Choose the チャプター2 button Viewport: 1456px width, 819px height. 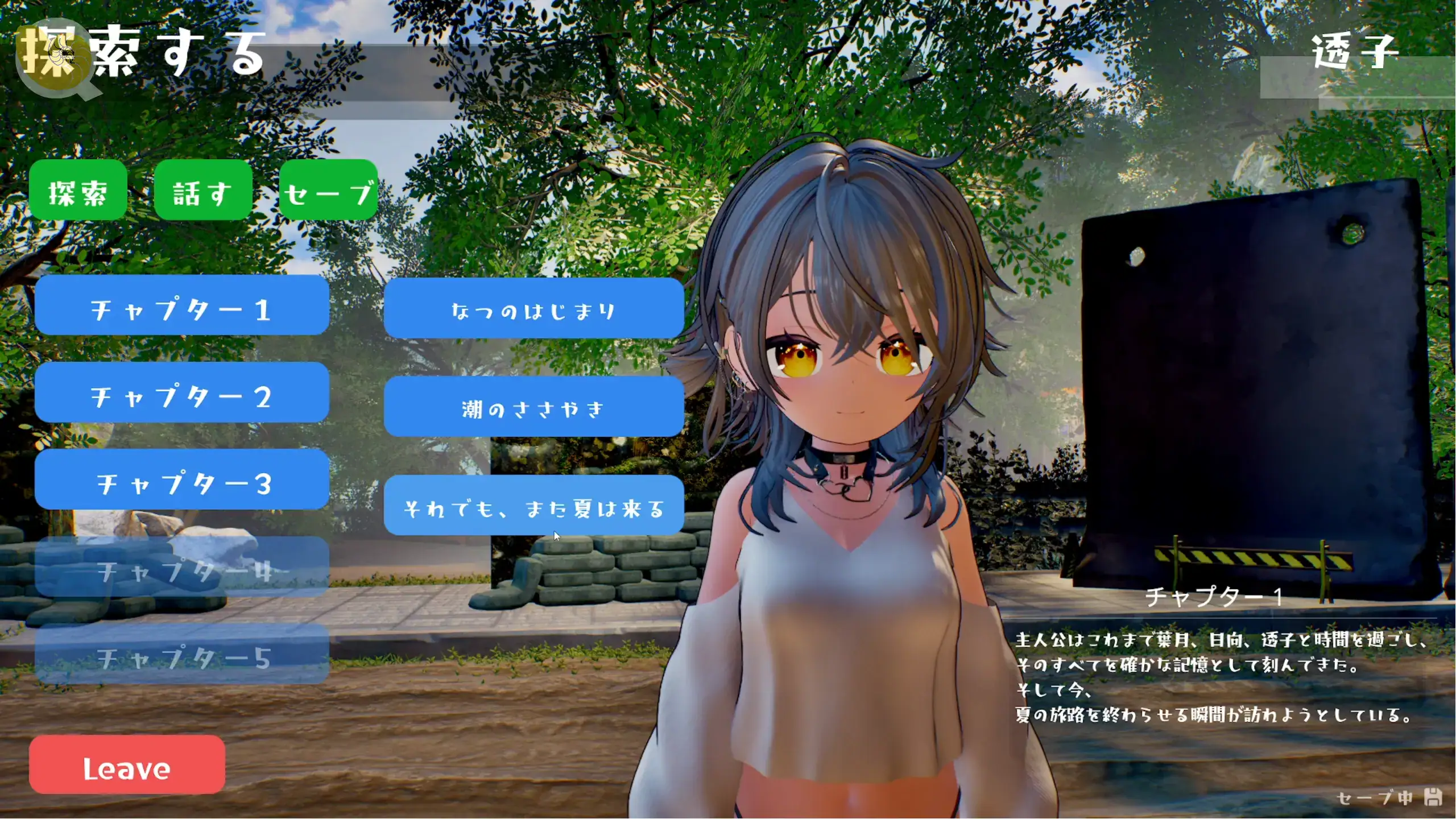click(182, 393)
